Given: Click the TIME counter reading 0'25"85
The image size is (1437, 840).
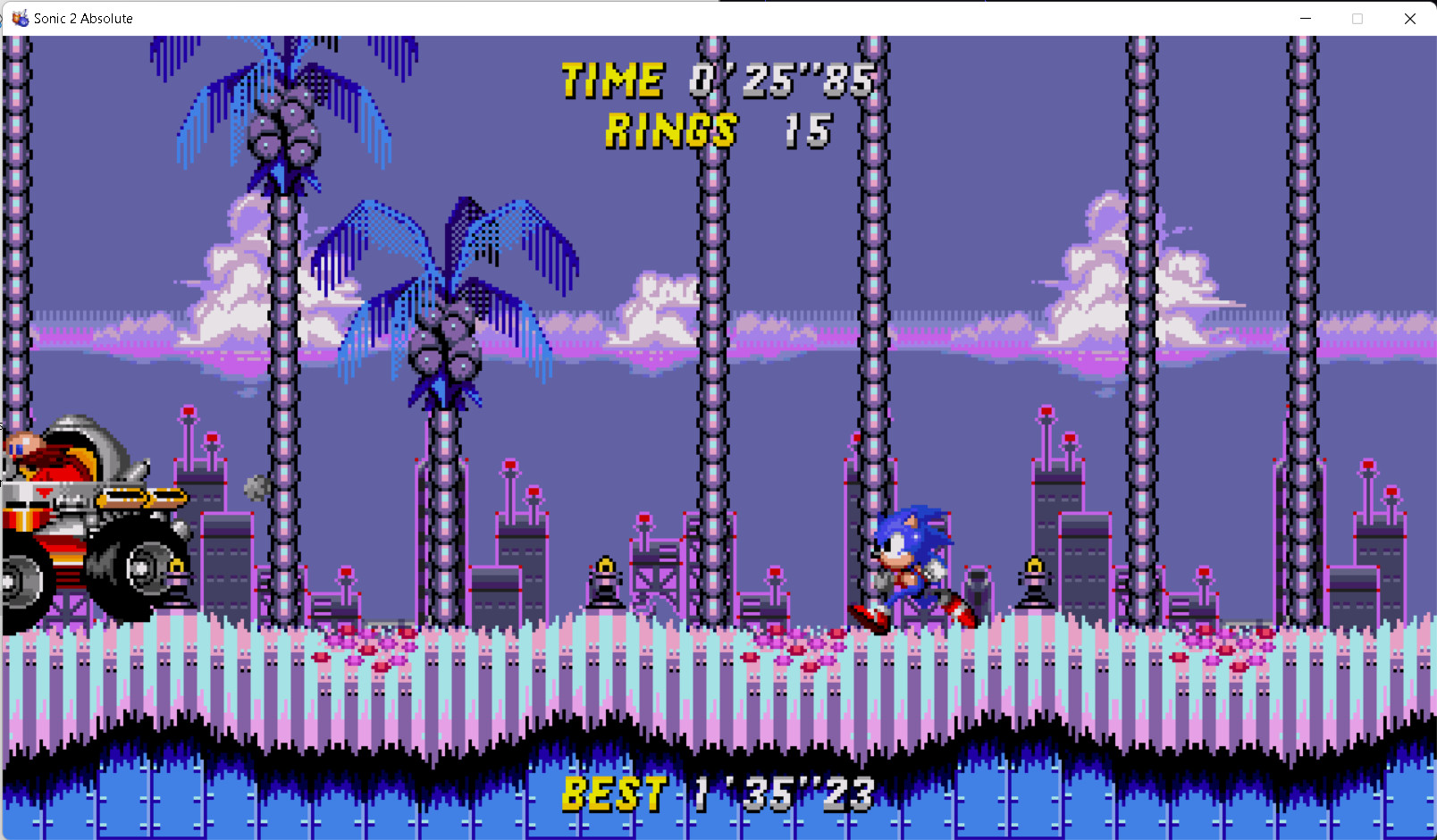Looking at the screenshot, I should 782,80.
